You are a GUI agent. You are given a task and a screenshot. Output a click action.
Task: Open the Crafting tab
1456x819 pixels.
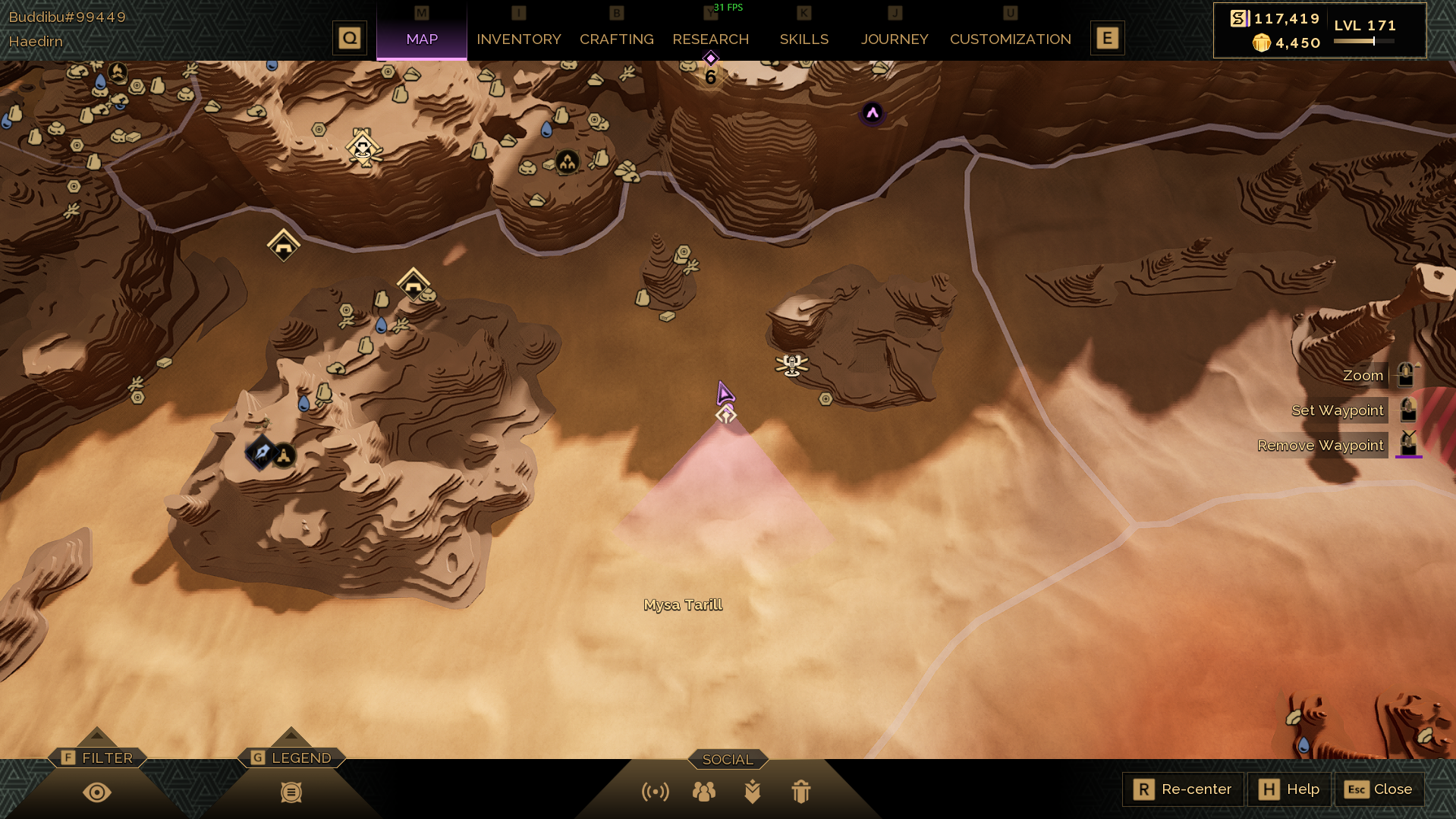pyautogui.click(x=616, y=39)
